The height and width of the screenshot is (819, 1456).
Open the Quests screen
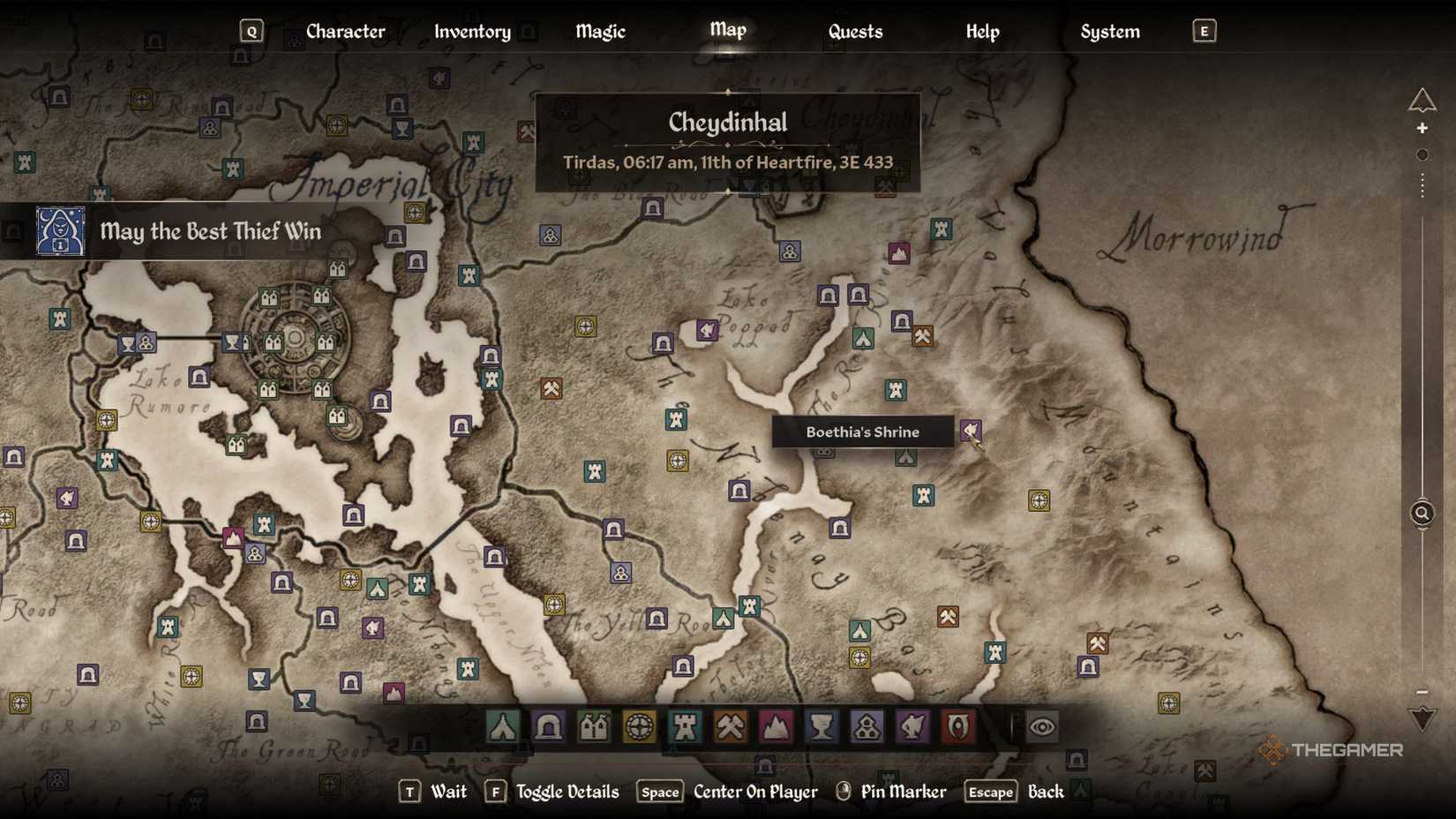(854, 31)
